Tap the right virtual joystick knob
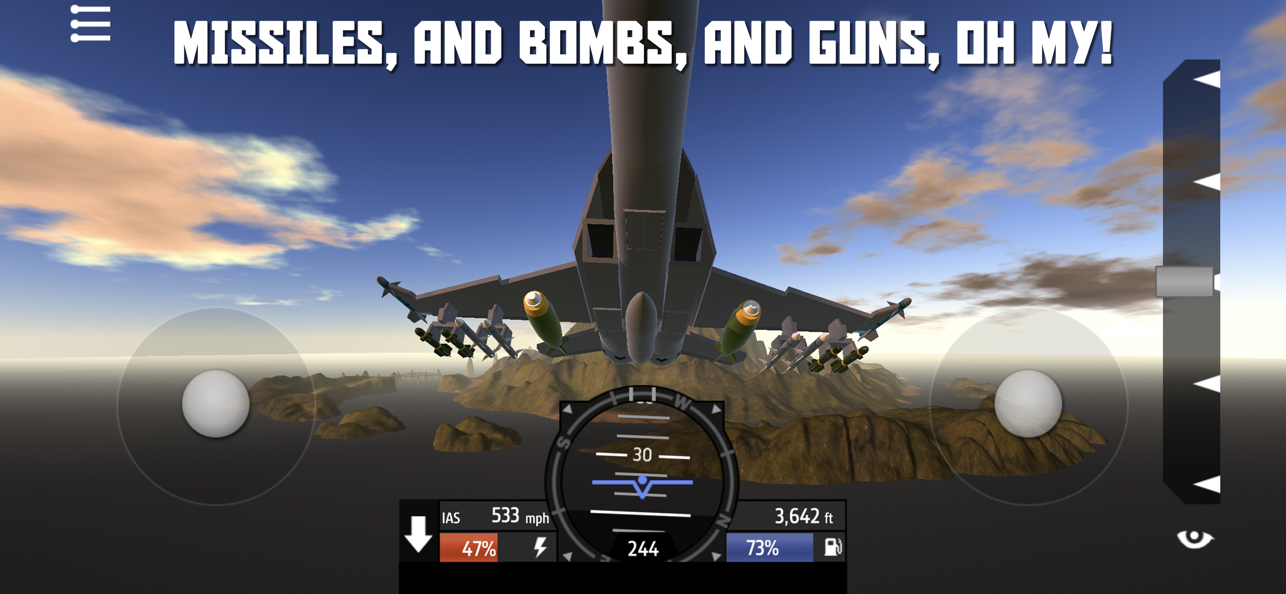 click(1028, 404)
